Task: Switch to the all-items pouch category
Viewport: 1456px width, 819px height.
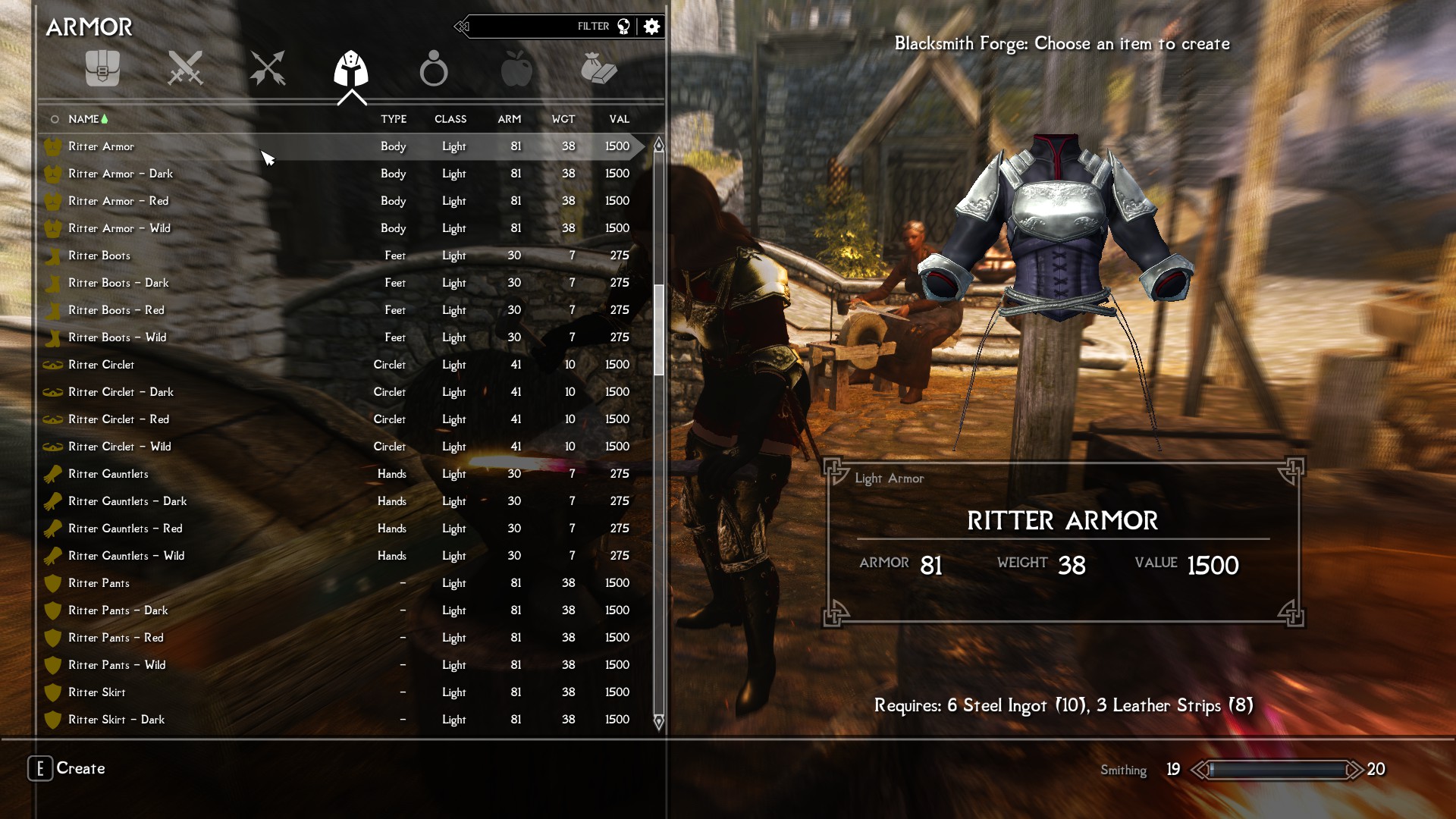Action: tap(102, 69)
